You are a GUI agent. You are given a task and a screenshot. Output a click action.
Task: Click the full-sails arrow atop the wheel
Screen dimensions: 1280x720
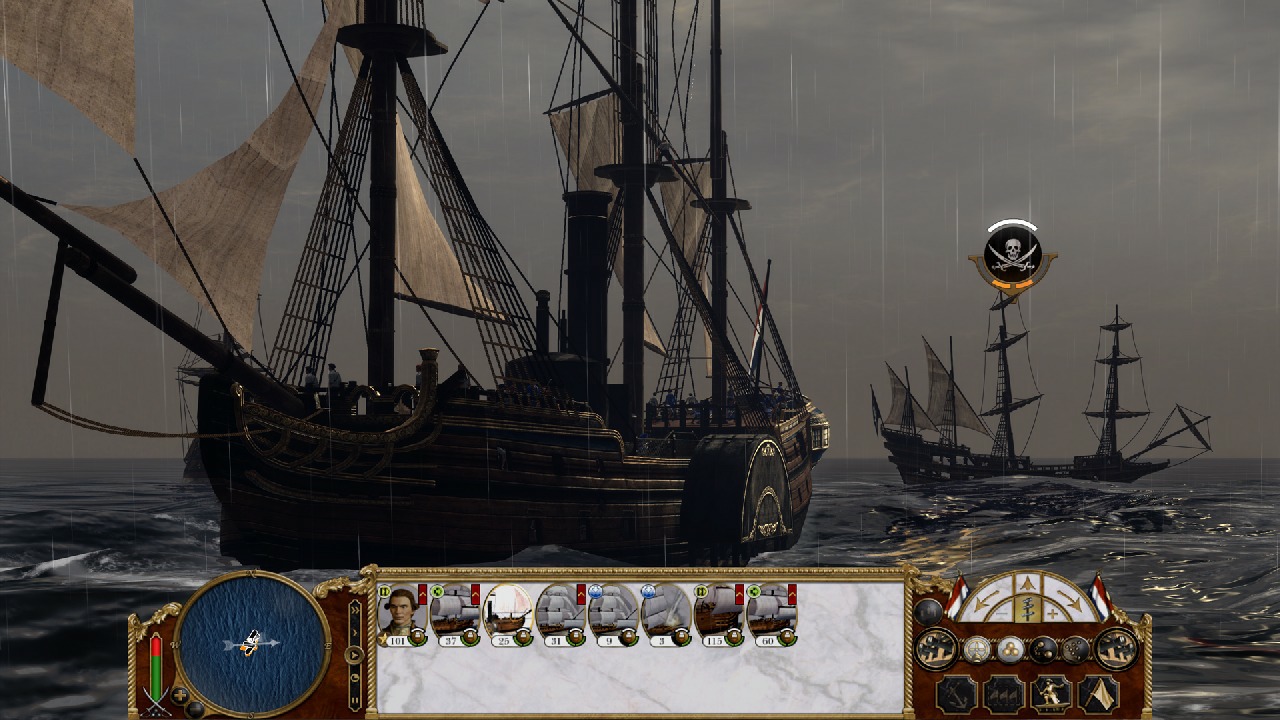(x=1027, y=582)
